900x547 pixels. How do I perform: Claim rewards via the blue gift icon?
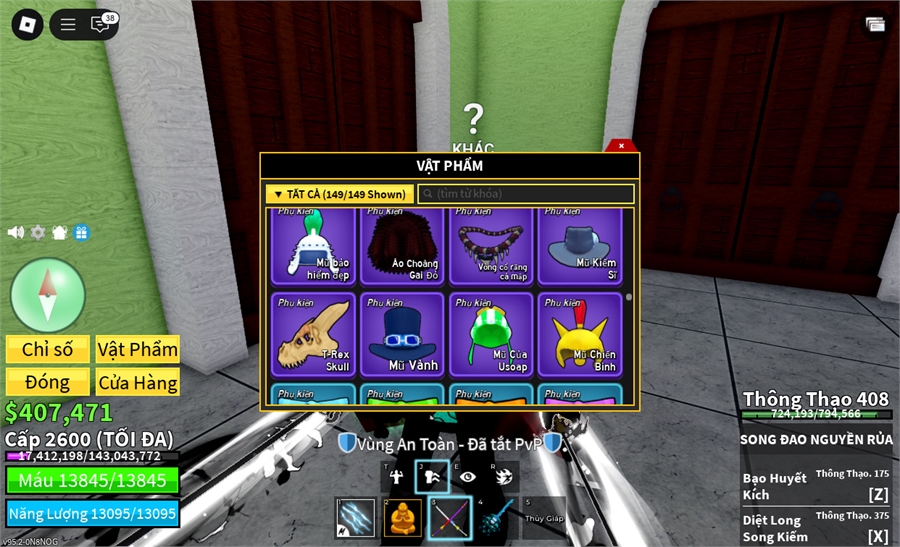[x=81, y=232]
